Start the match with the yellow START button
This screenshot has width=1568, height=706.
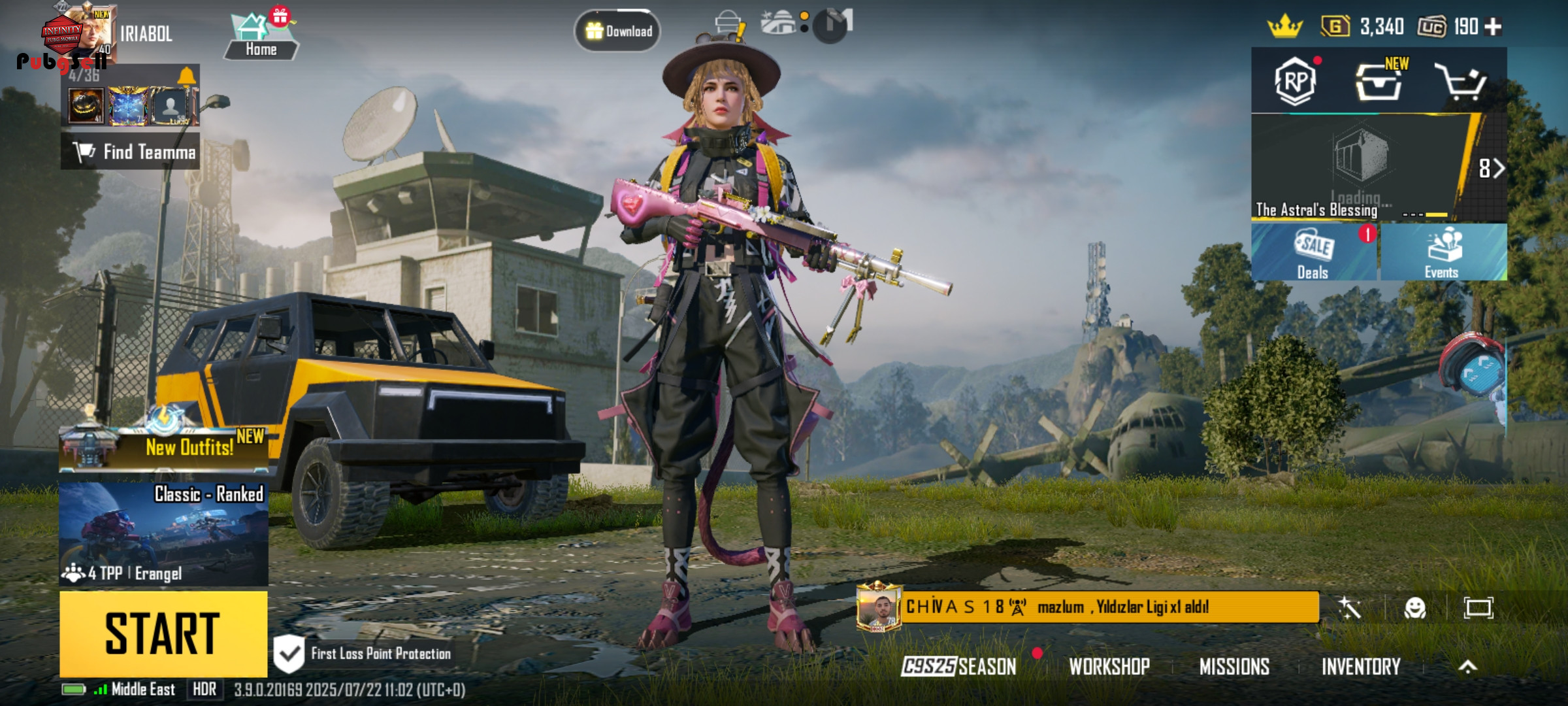[x=163, y=633]
